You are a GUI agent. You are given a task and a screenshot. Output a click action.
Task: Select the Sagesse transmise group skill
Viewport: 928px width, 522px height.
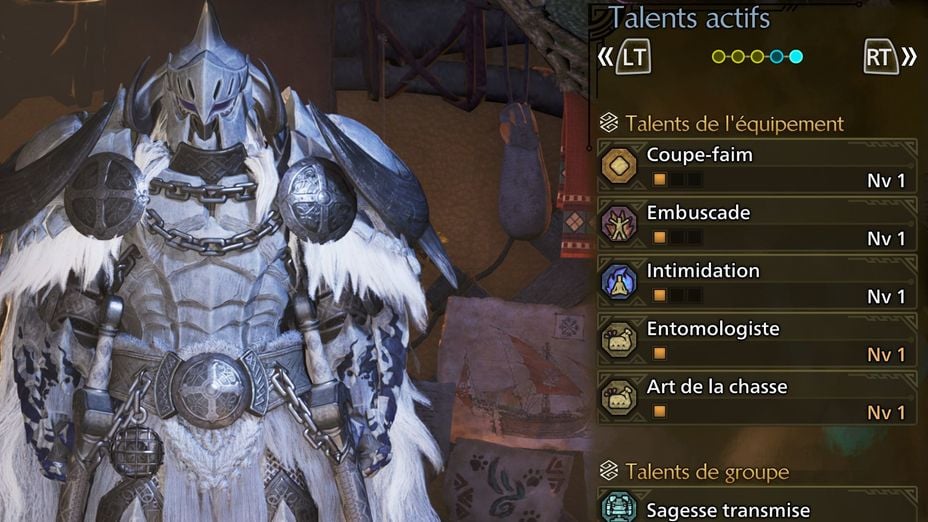pyautogui.click(x=757, y=509)
